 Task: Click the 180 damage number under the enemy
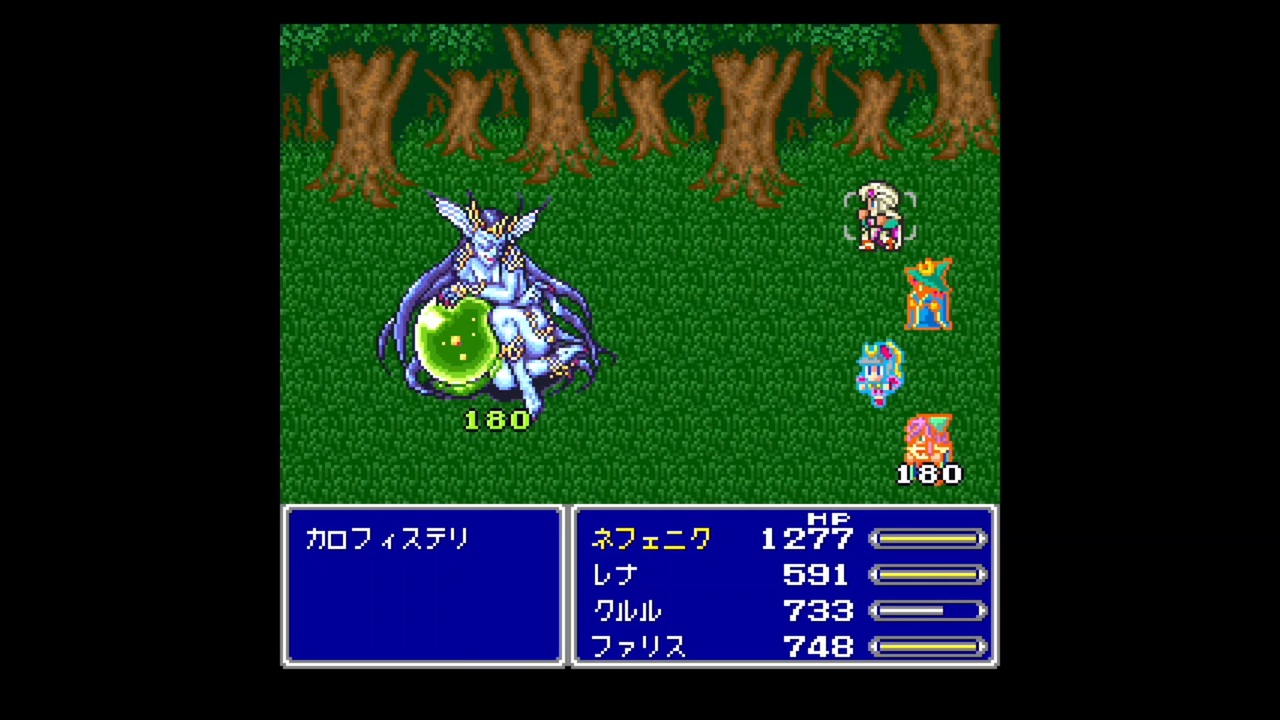tap(497, 420)
